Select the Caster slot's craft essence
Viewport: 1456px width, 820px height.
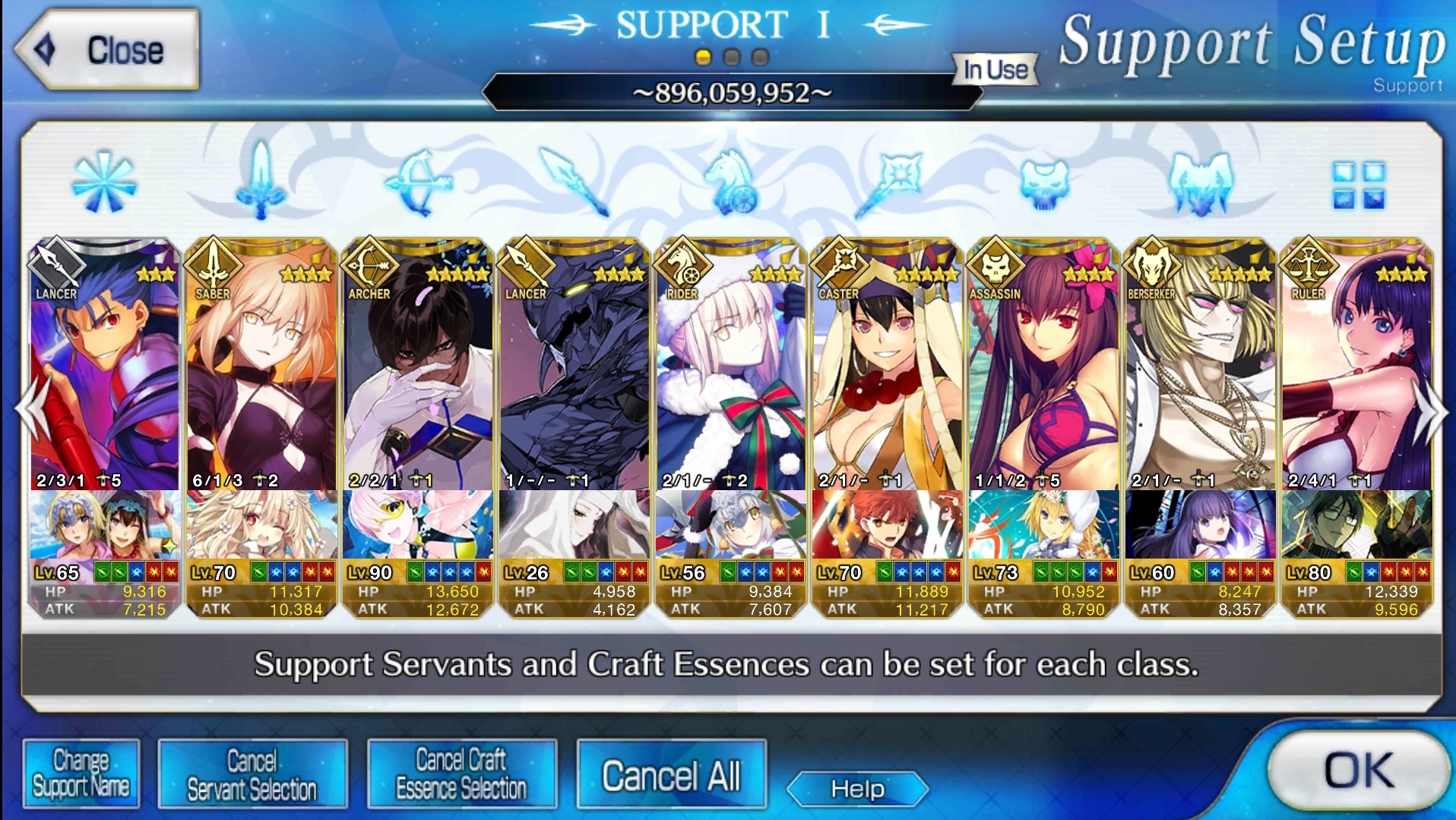(888, 525)
